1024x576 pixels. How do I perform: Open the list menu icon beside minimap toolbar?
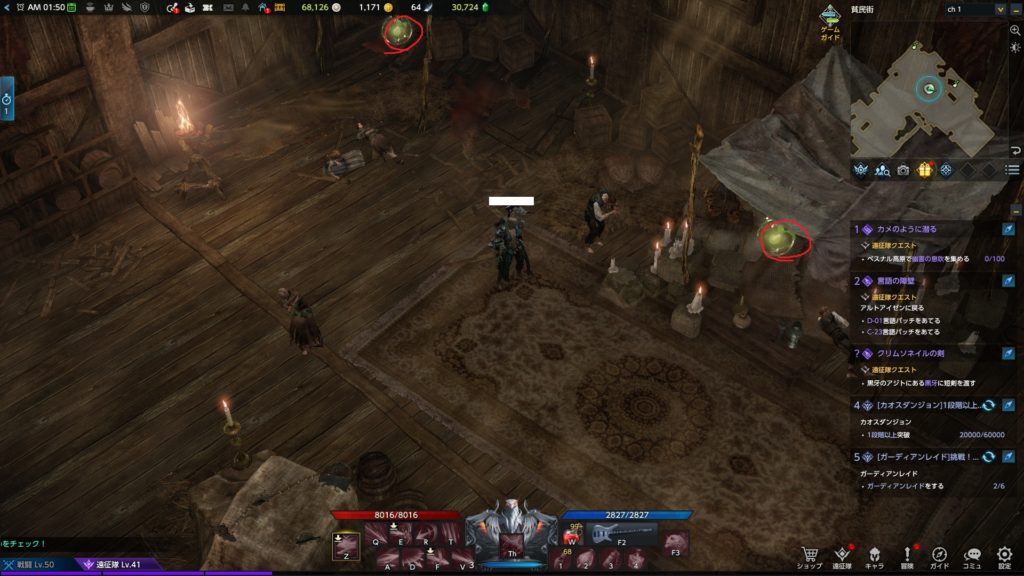coord(1013,170)
